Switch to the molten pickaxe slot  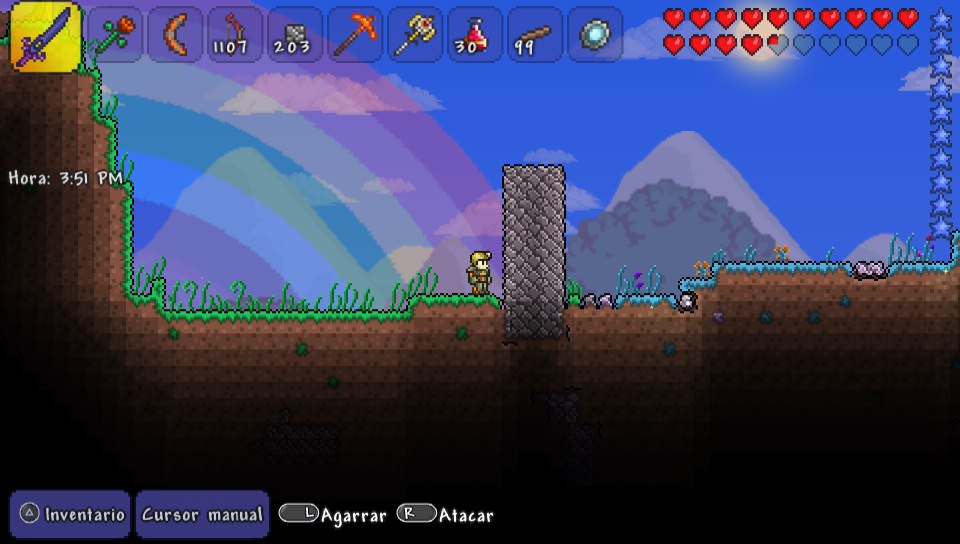tap(355, 35)
